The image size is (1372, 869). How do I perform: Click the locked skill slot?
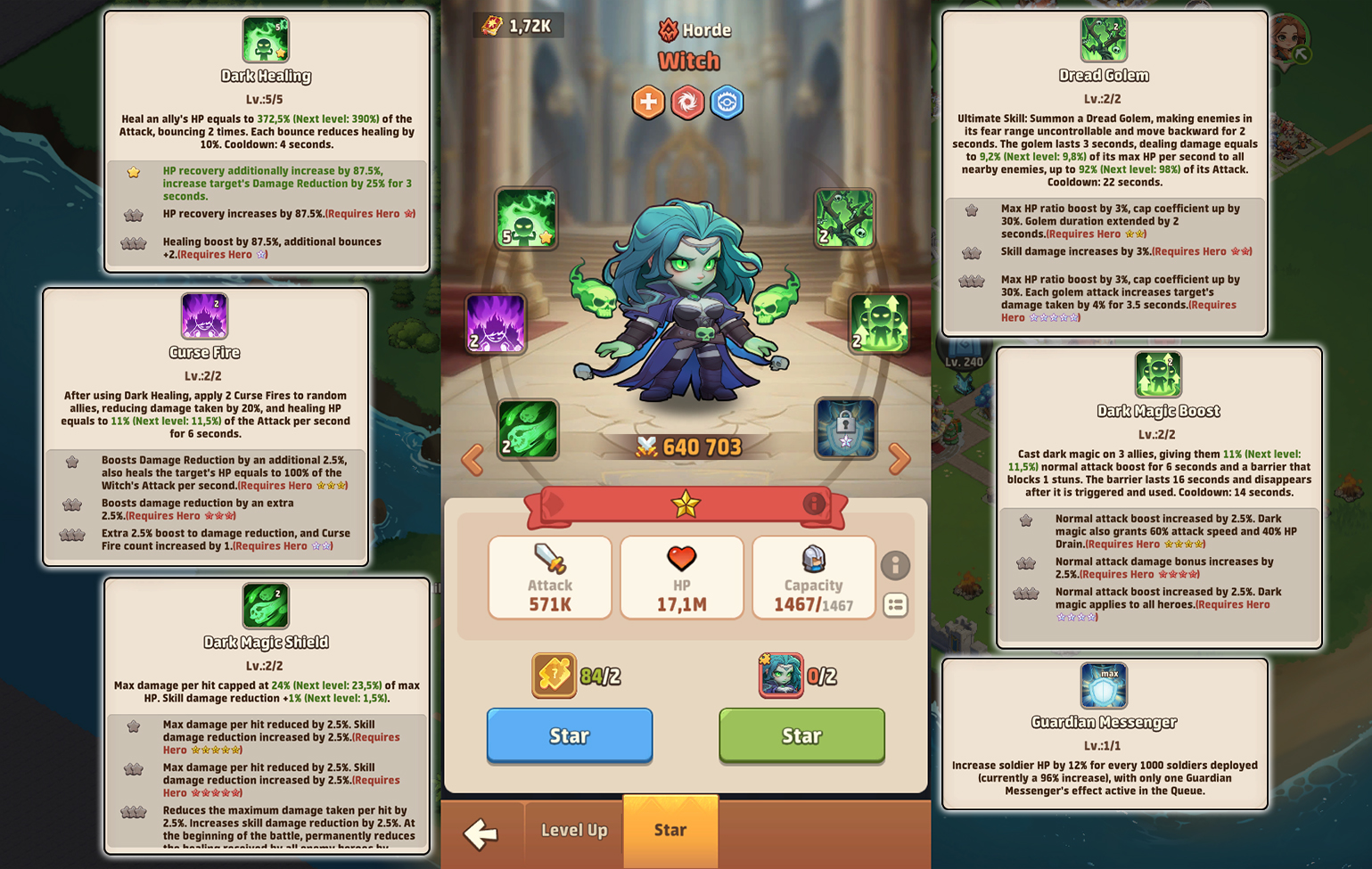(843, 429)
